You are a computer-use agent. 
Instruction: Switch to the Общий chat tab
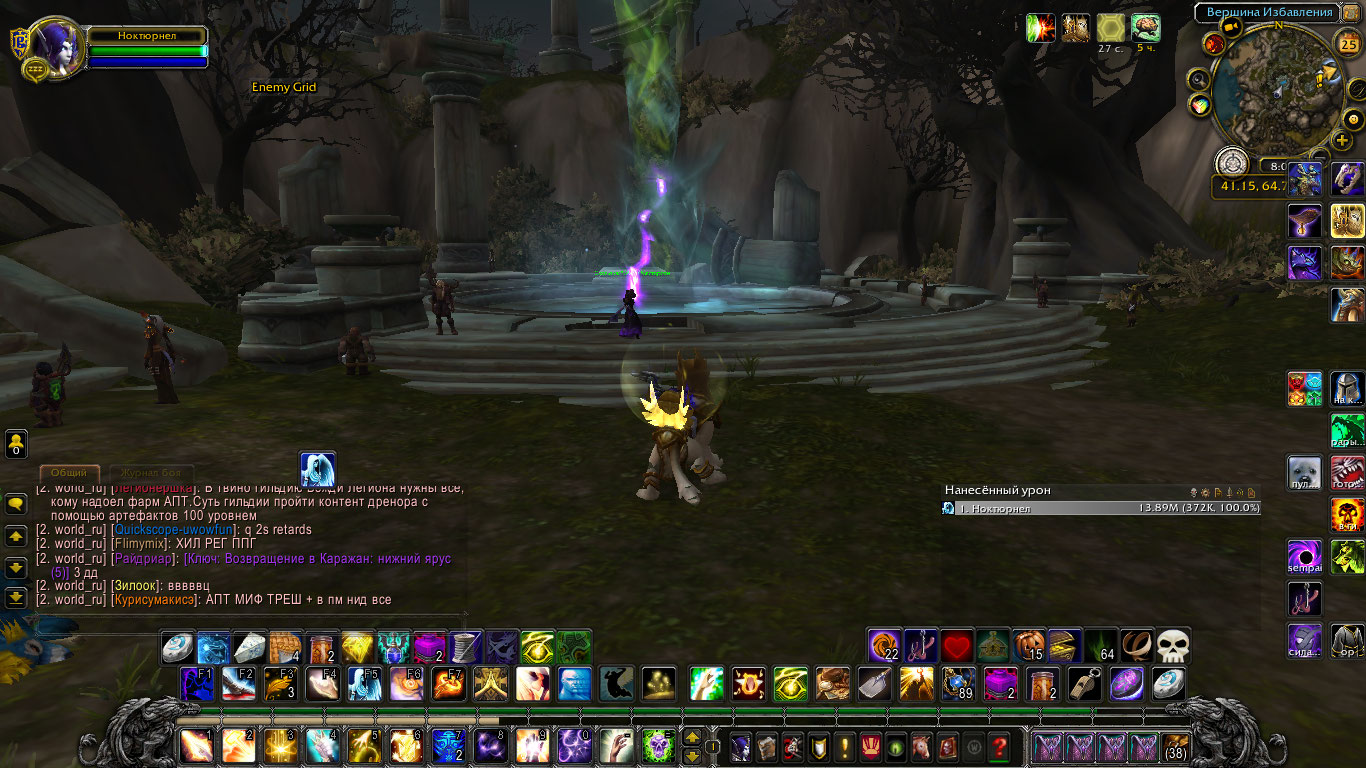69,472
